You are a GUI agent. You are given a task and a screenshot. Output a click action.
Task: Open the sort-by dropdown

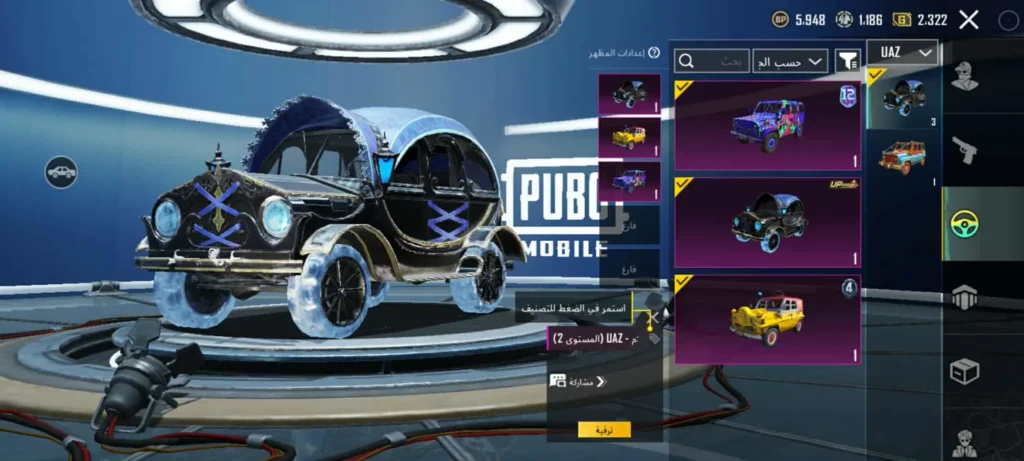tap(790, 61)
